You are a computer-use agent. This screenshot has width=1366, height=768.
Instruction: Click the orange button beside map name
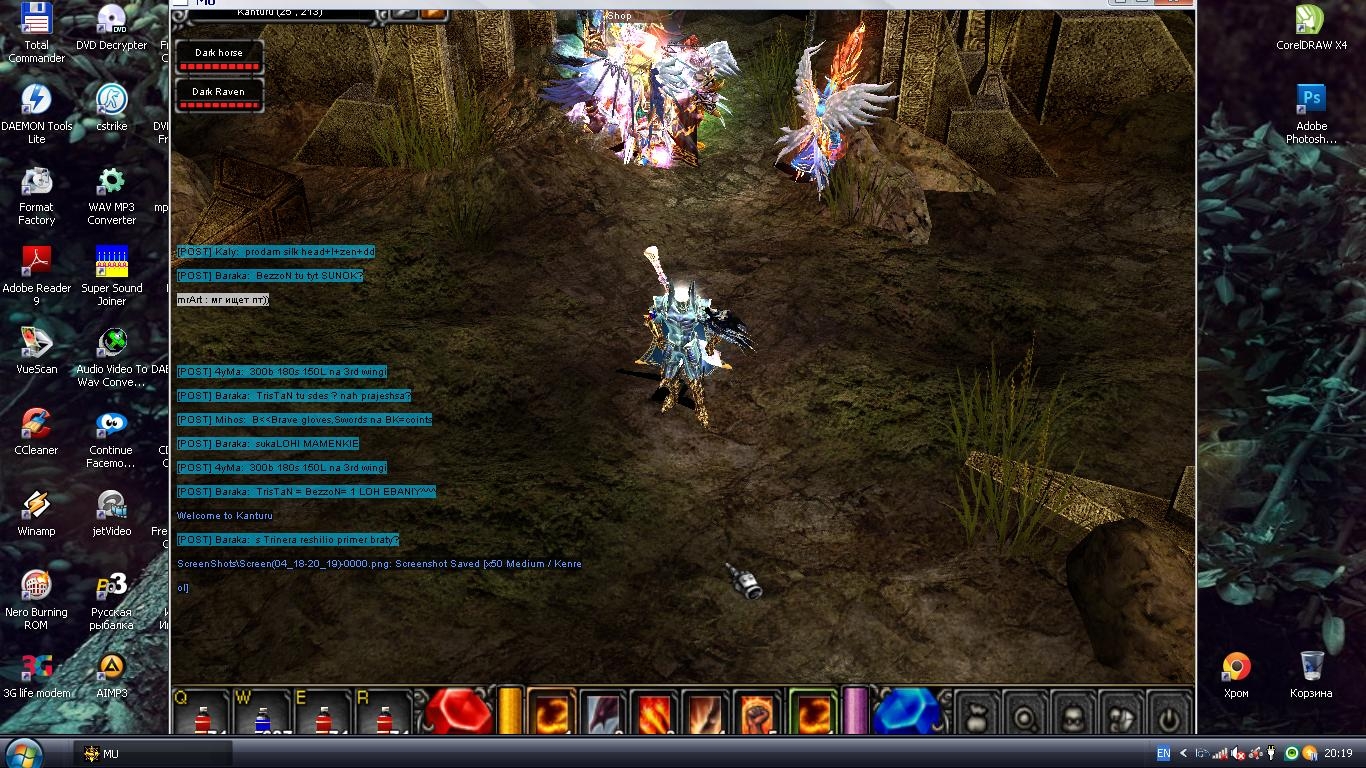point(433,12)
